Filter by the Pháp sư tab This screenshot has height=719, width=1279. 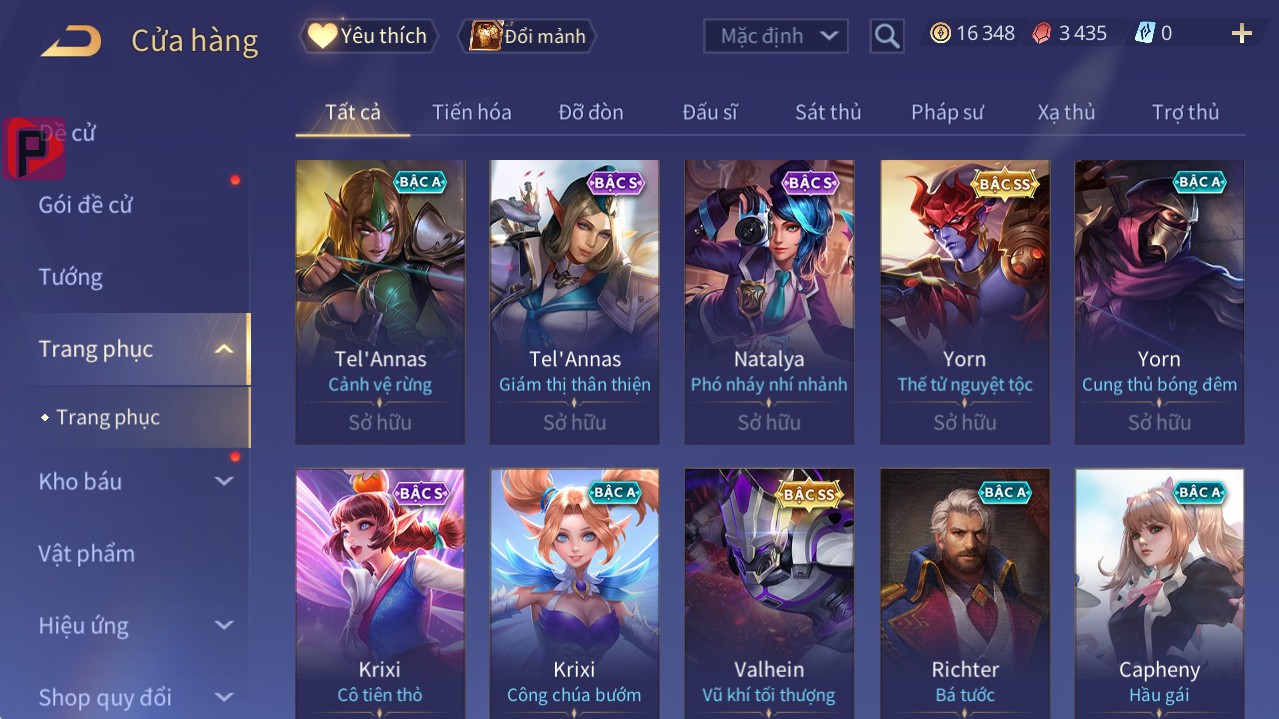(947, 112)
